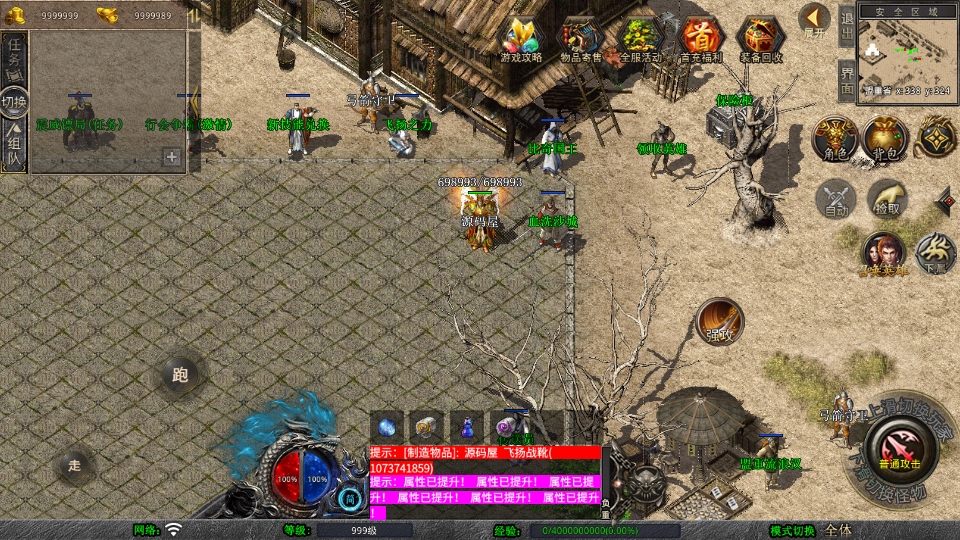This screenshot has height=540, width=960.
Task: Open the 角色 character sheet
Action: 832,138
